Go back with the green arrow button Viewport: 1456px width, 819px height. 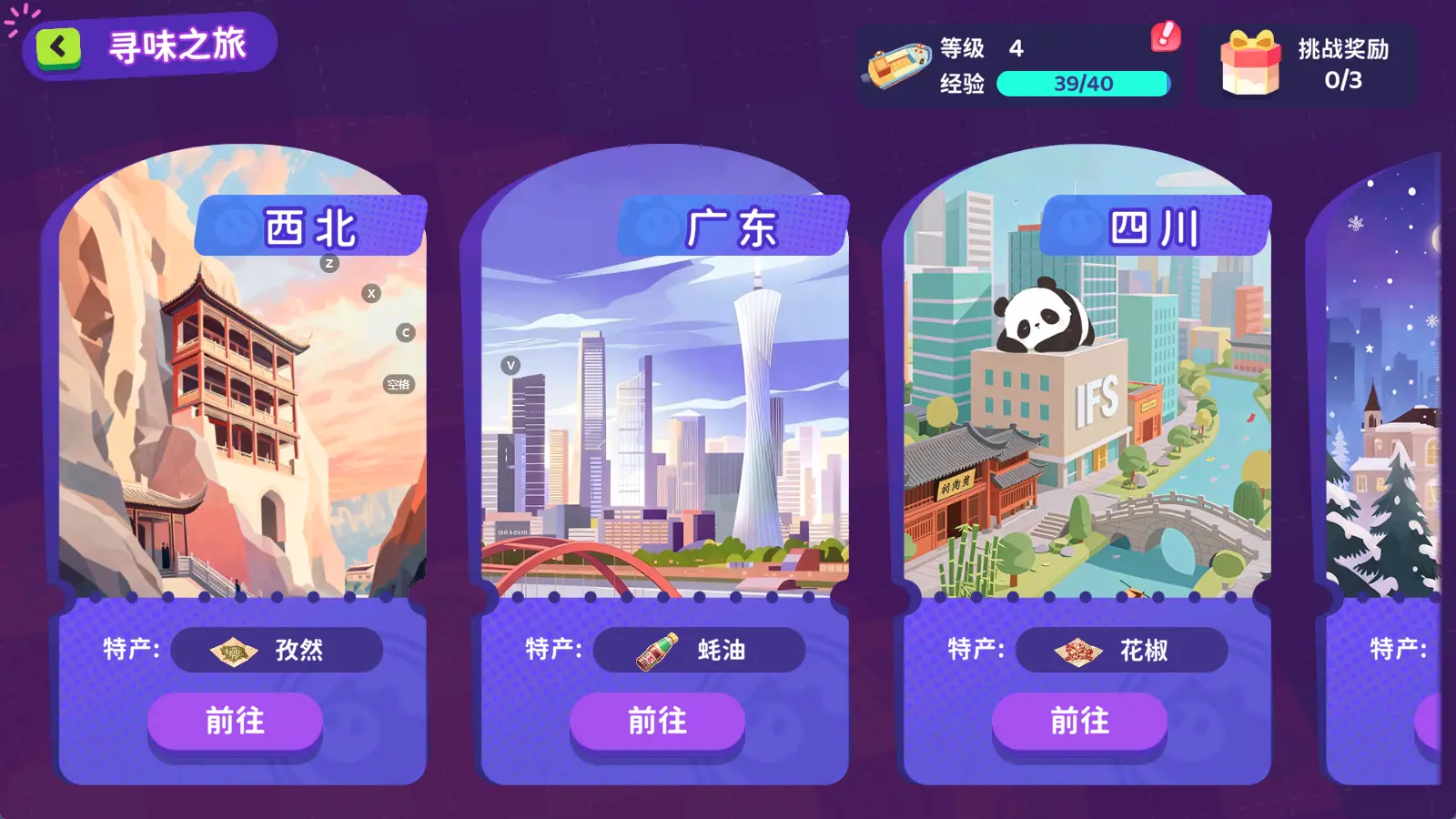[58, 47]
